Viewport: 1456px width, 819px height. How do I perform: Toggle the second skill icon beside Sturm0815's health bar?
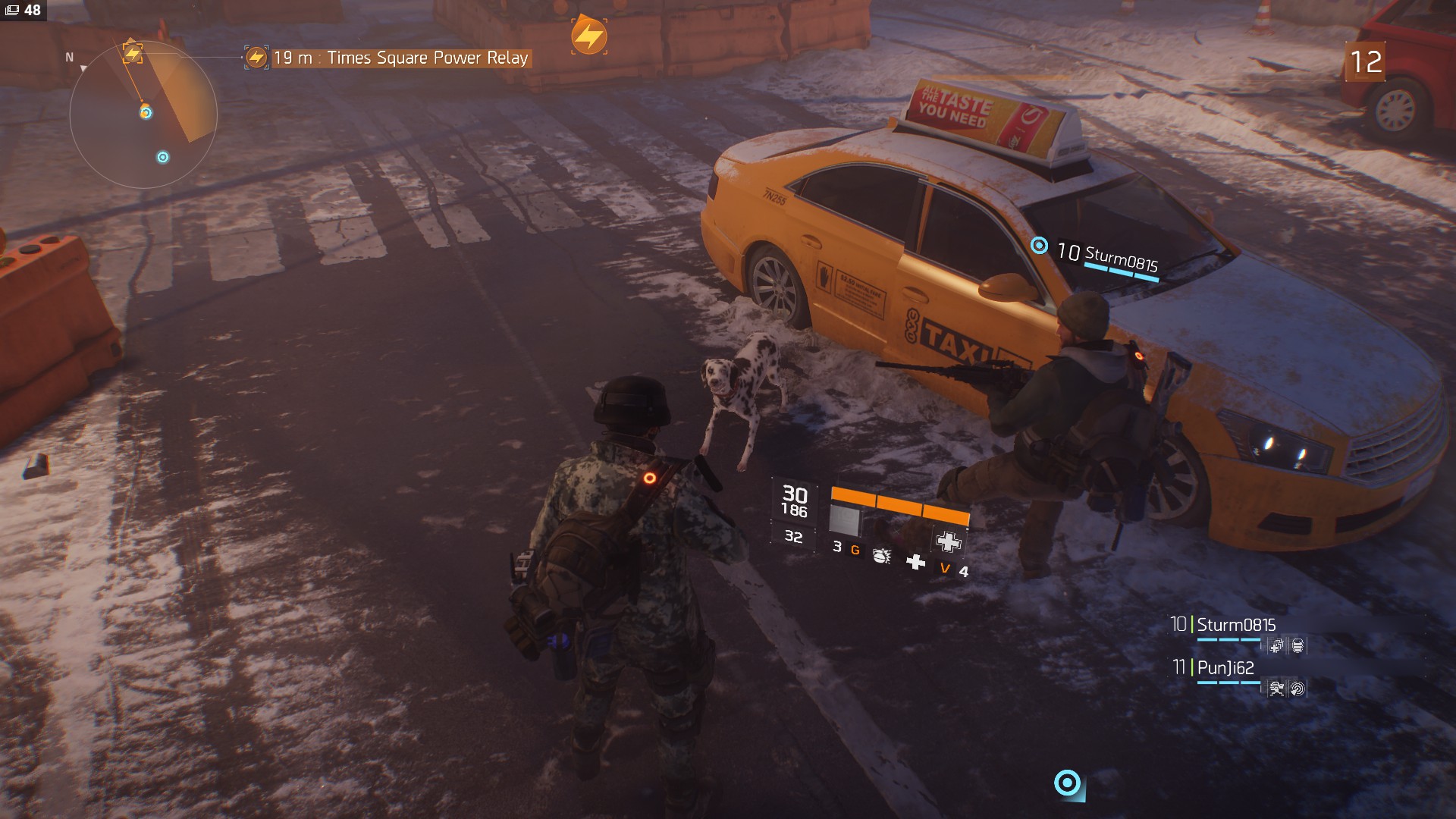(1297, 645)
